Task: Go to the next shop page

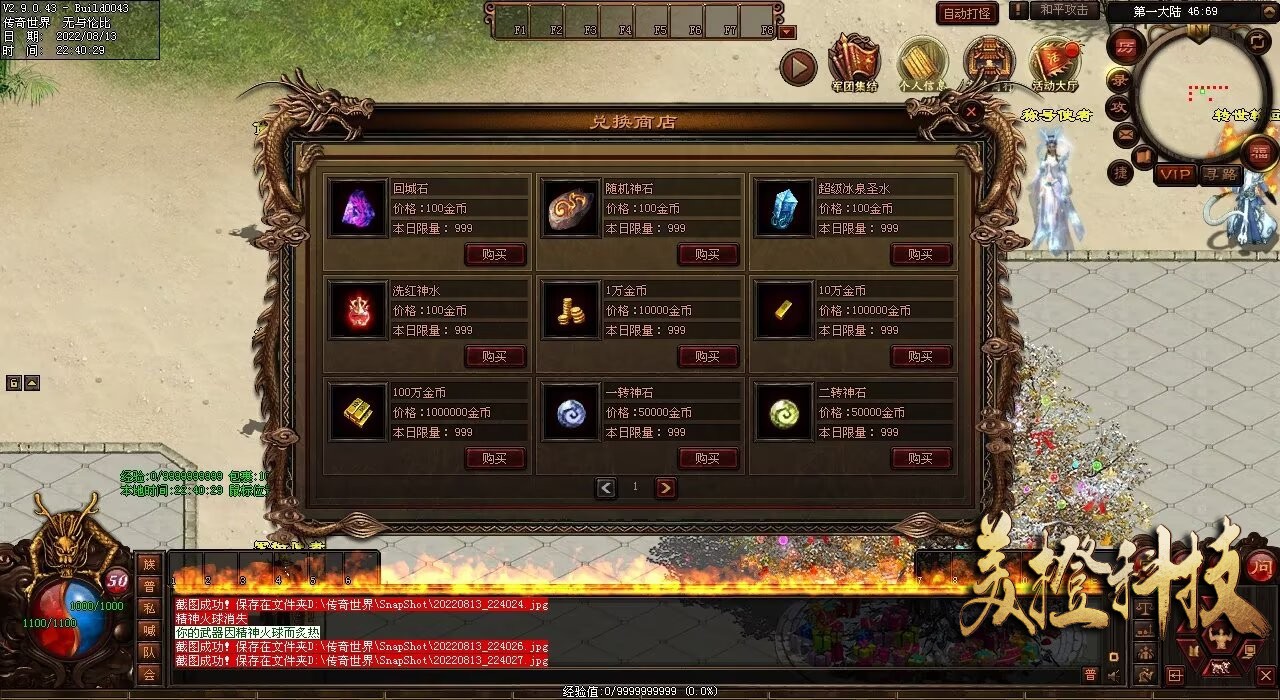Action: click(665, 488)
